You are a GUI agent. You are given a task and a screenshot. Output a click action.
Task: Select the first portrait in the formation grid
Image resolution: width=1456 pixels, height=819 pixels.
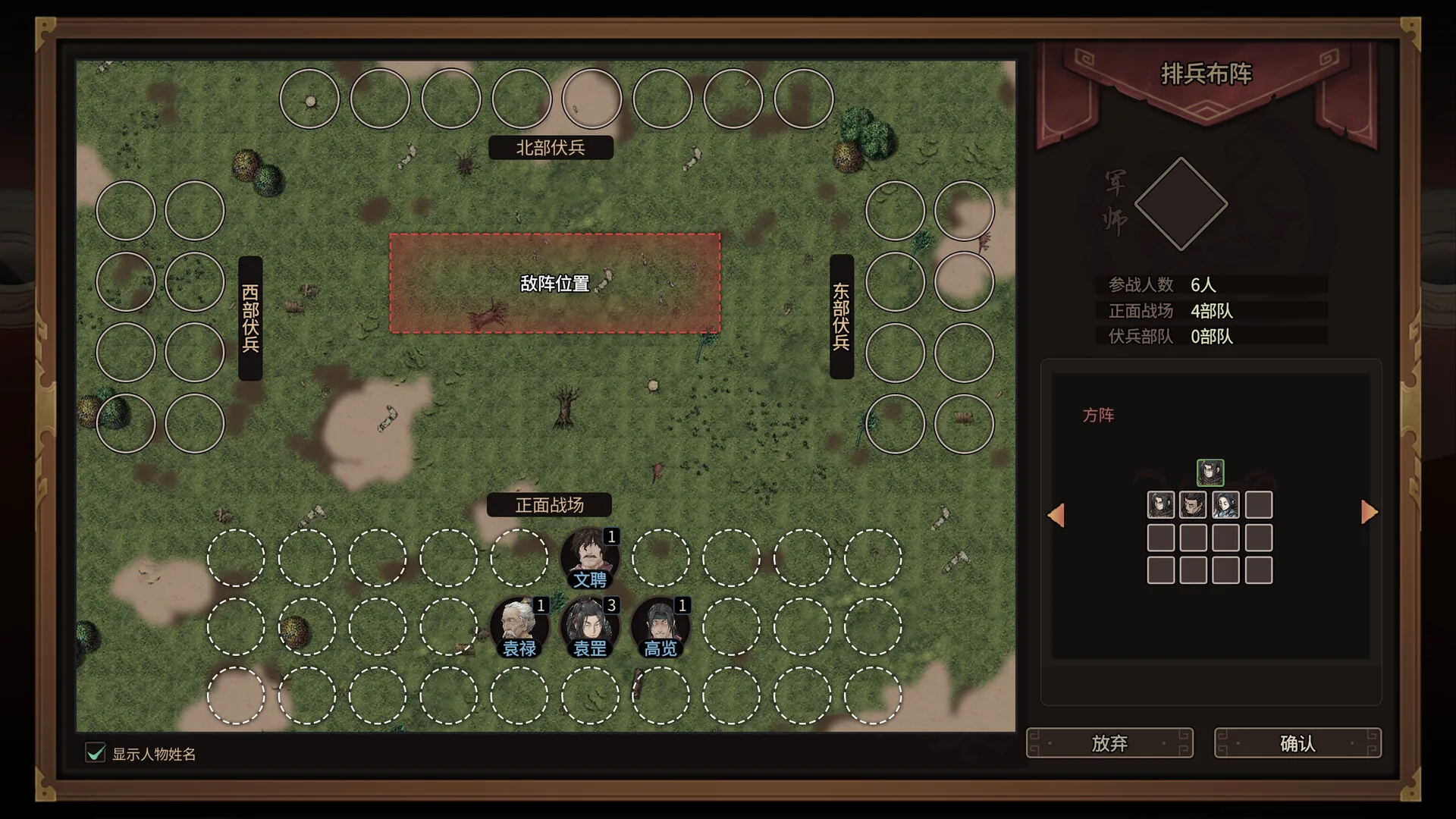[1159, 505]
